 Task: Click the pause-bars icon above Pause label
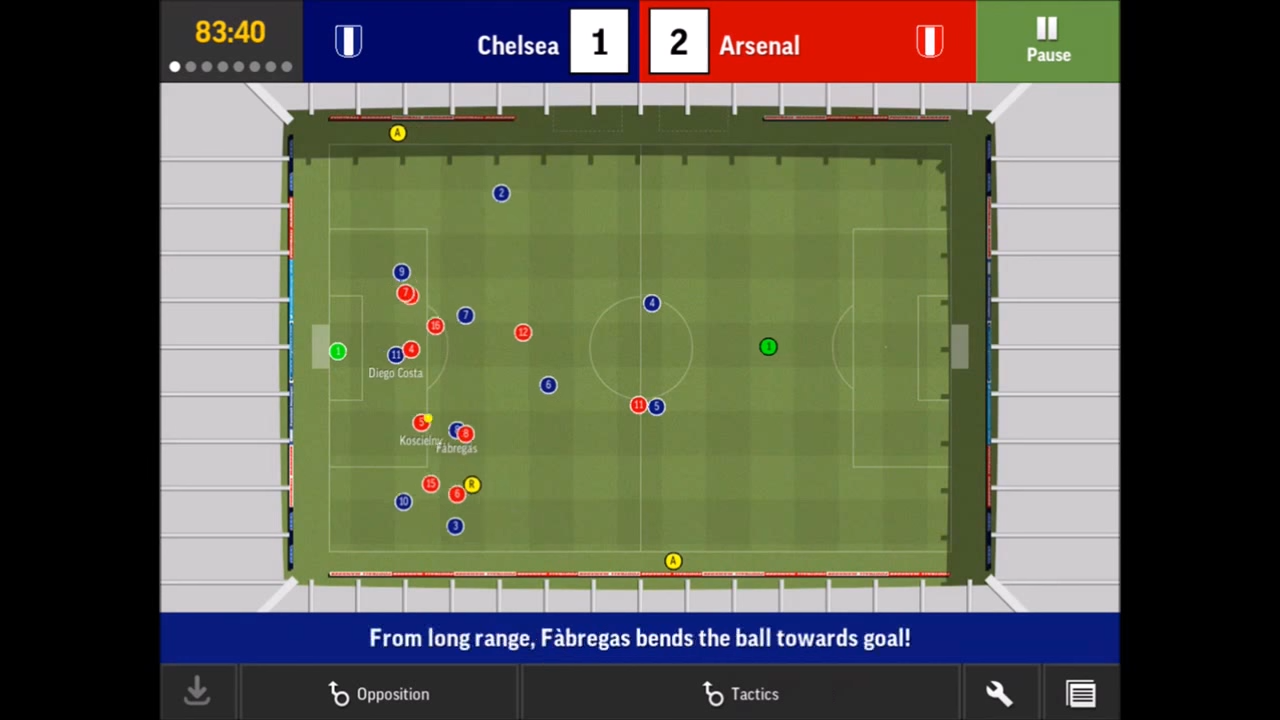(1046, 27)
